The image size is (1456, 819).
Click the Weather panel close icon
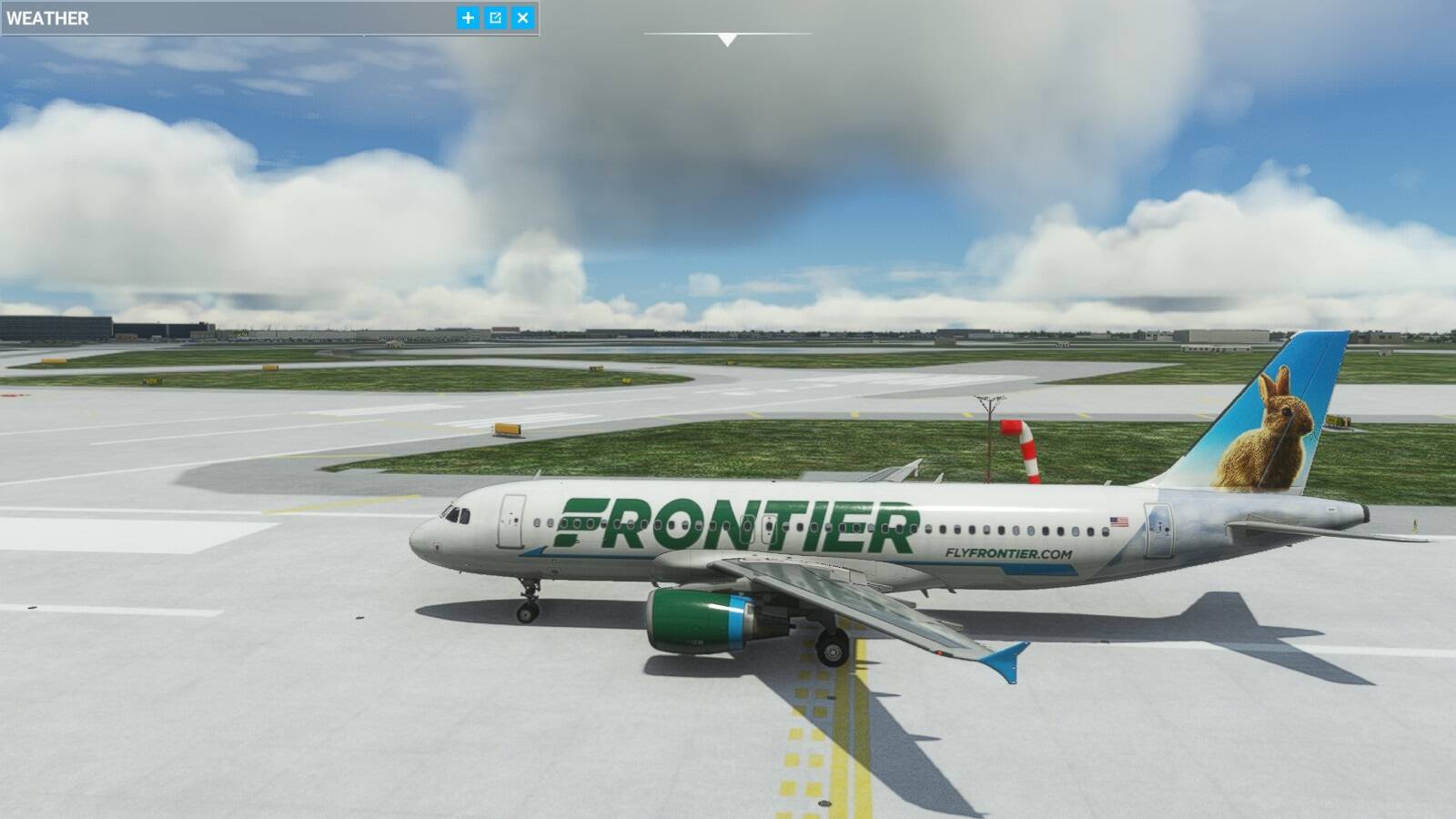pos(523,16)
